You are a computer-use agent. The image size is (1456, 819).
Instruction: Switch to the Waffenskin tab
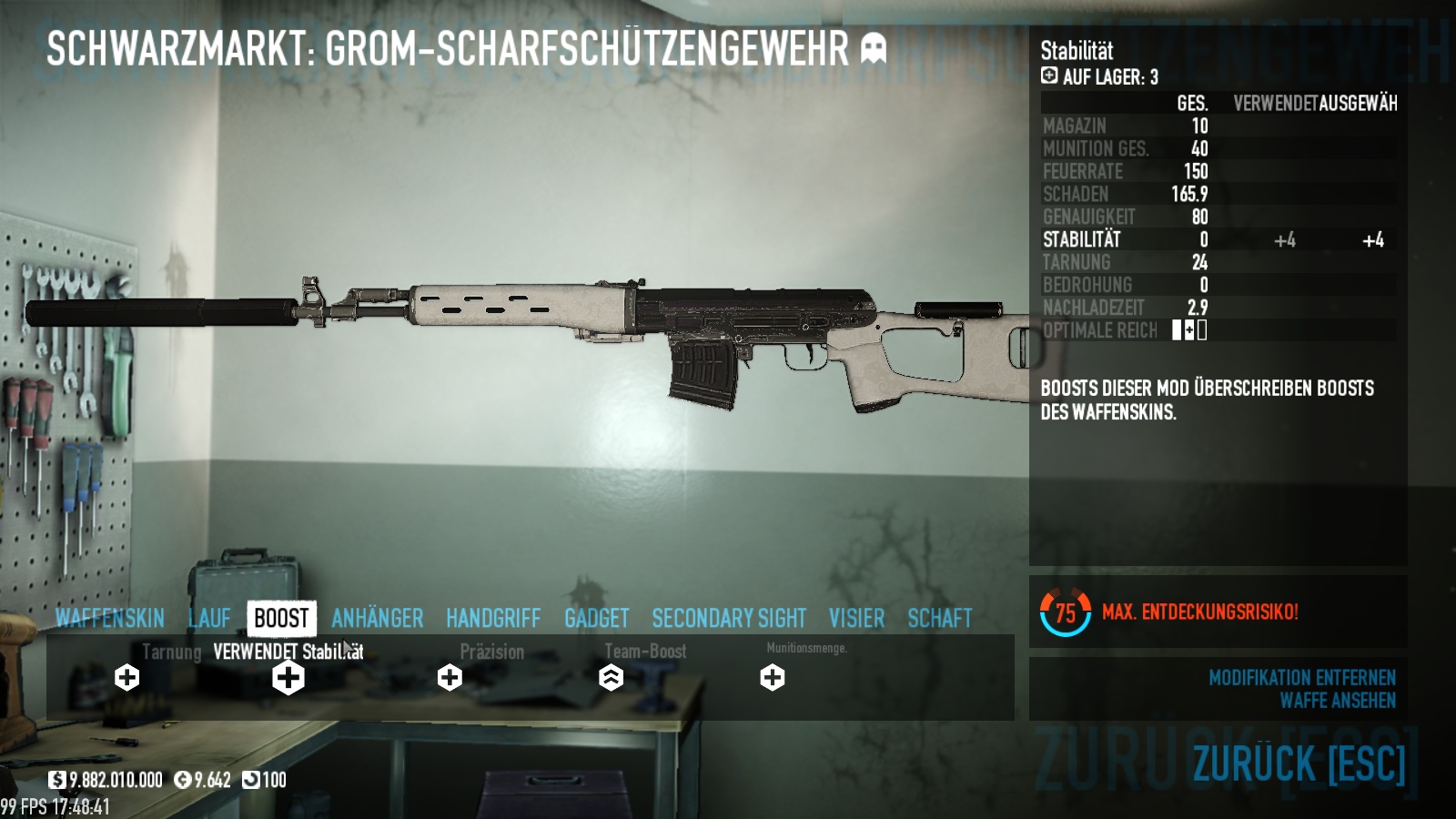[109, 619]
